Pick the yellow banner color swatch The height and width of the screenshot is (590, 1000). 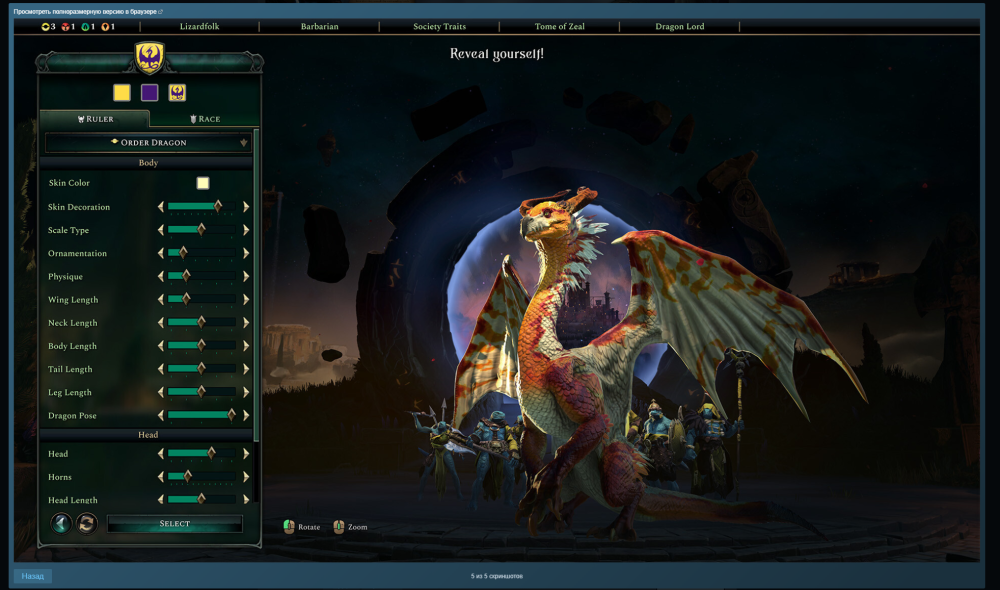(x=122, y=93)
